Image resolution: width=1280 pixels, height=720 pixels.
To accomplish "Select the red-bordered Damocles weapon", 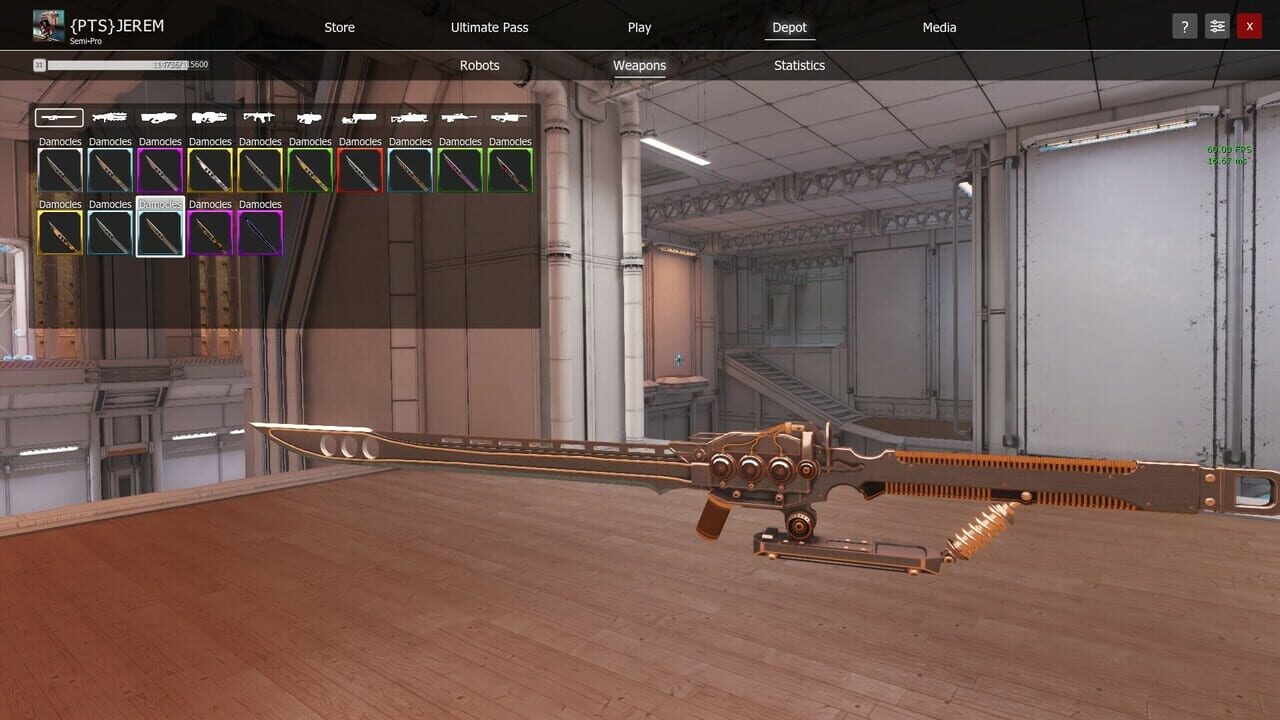I will [x=359, y=170].
